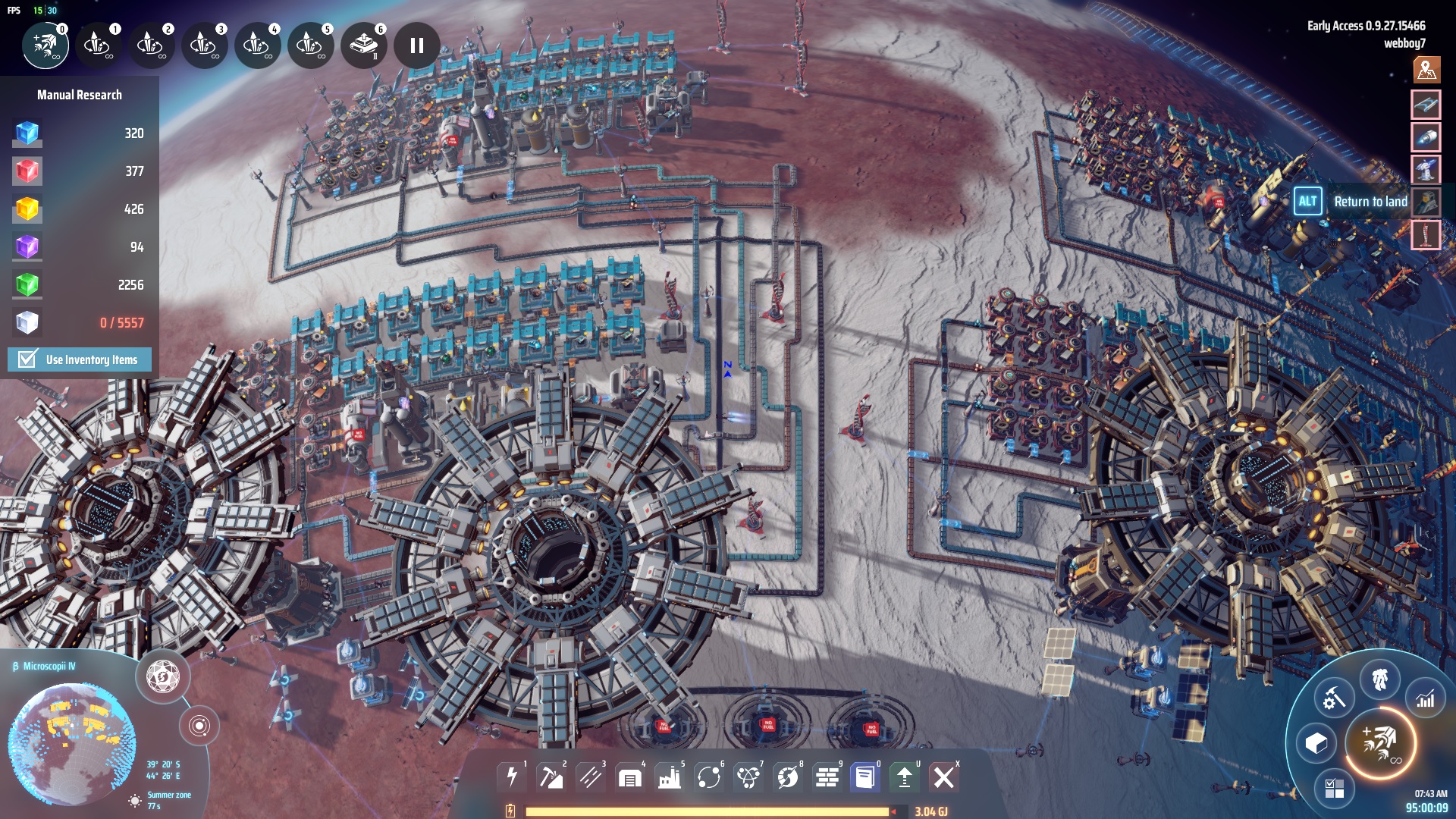This screenshot has width=1456, height=819.
Task: Select the active fleet slot numbered 0
Action: 45,45
